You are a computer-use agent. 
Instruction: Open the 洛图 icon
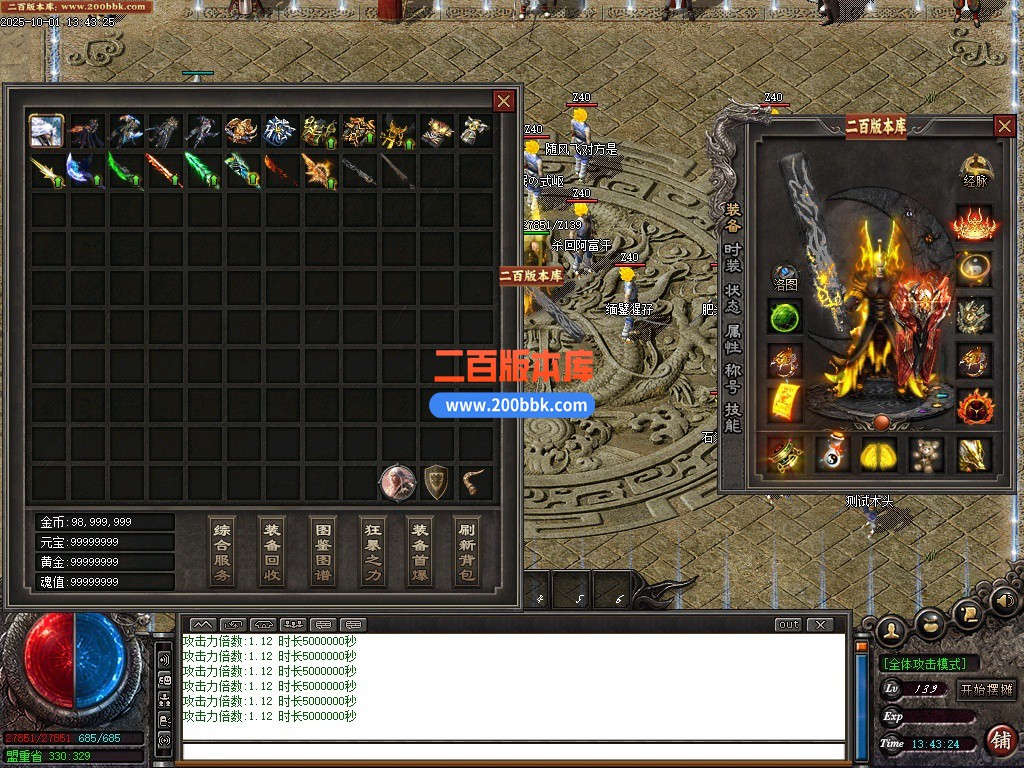click(785, 277)
